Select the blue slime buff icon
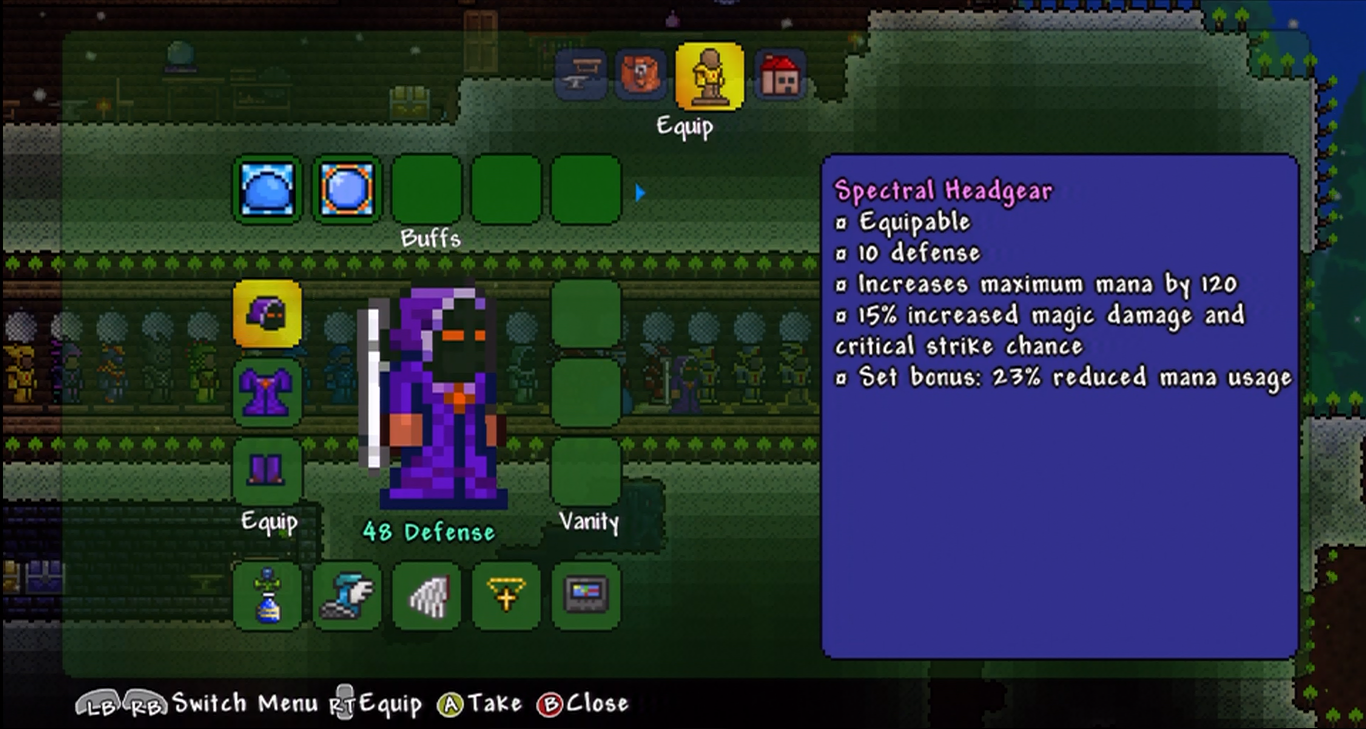Screen dimensions: 1366x729 (x=267, y=189)
